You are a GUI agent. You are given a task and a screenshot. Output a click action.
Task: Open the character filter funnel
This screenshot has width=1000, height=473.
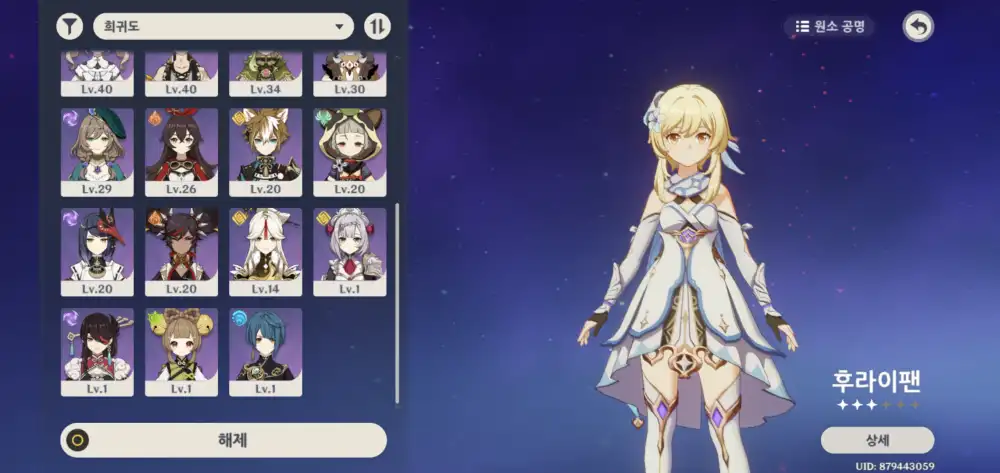(70, 26)
